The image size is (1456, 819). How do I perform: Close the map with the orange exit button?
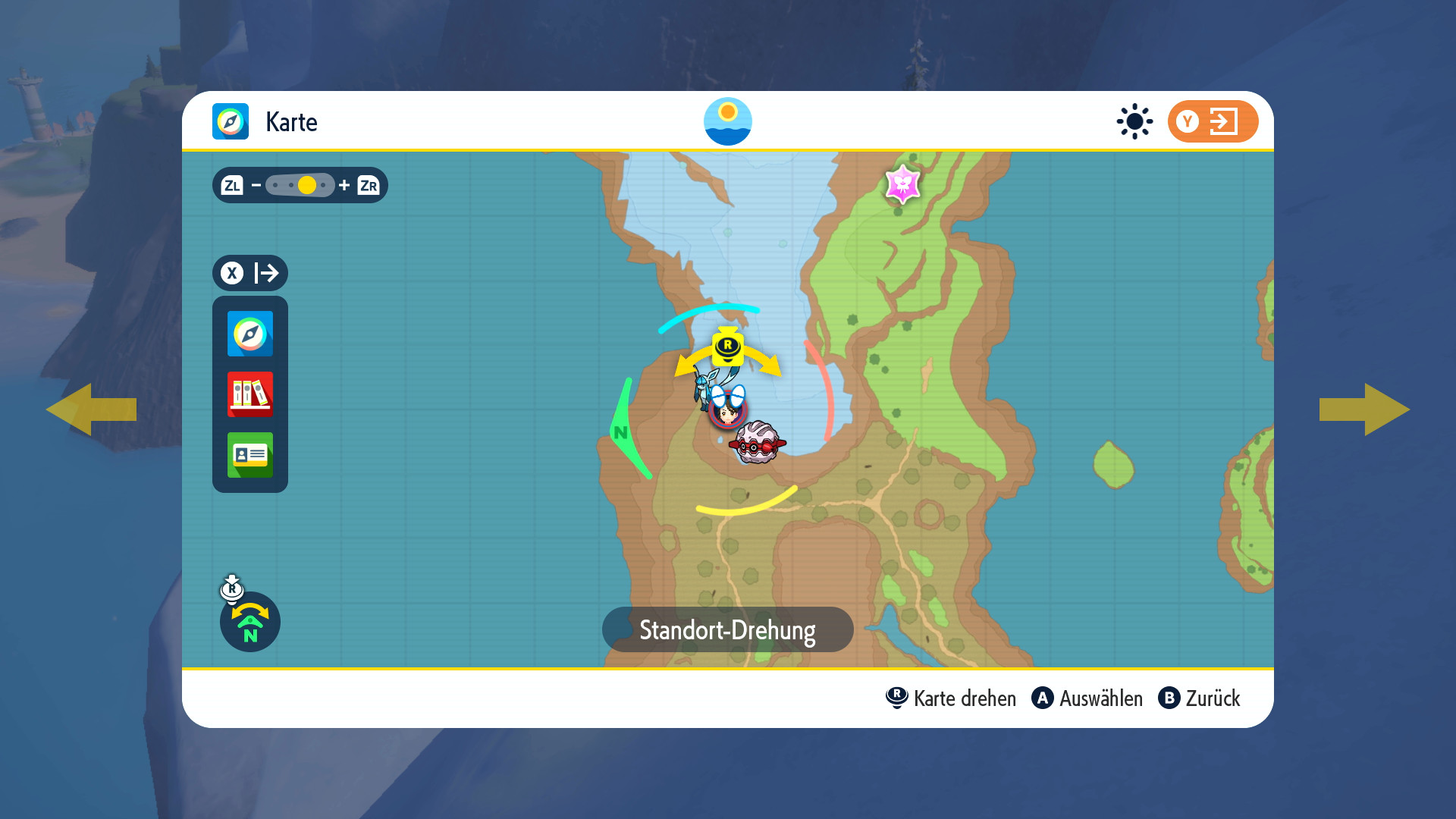click(x=1212, y=121)
